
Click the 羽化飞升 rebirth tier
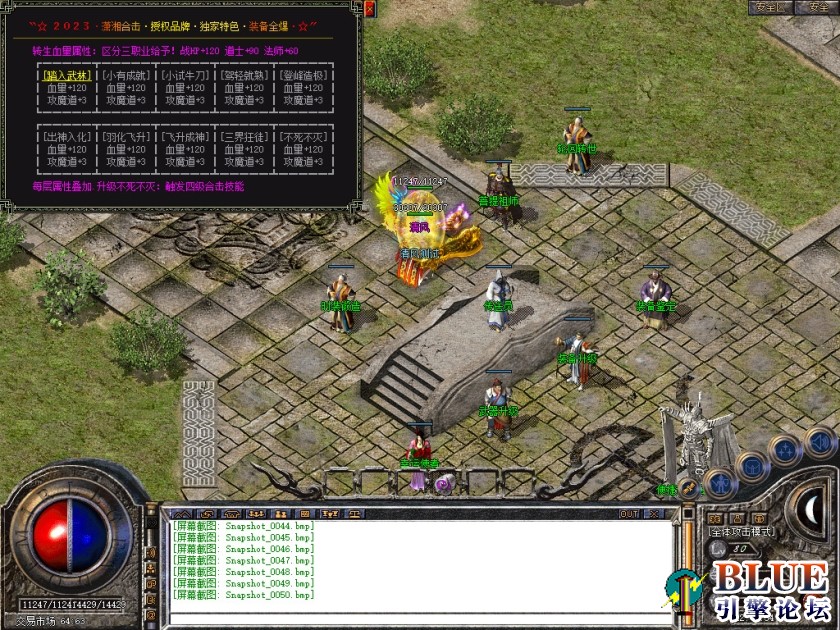pyautogui.click(x=125, y=136)
